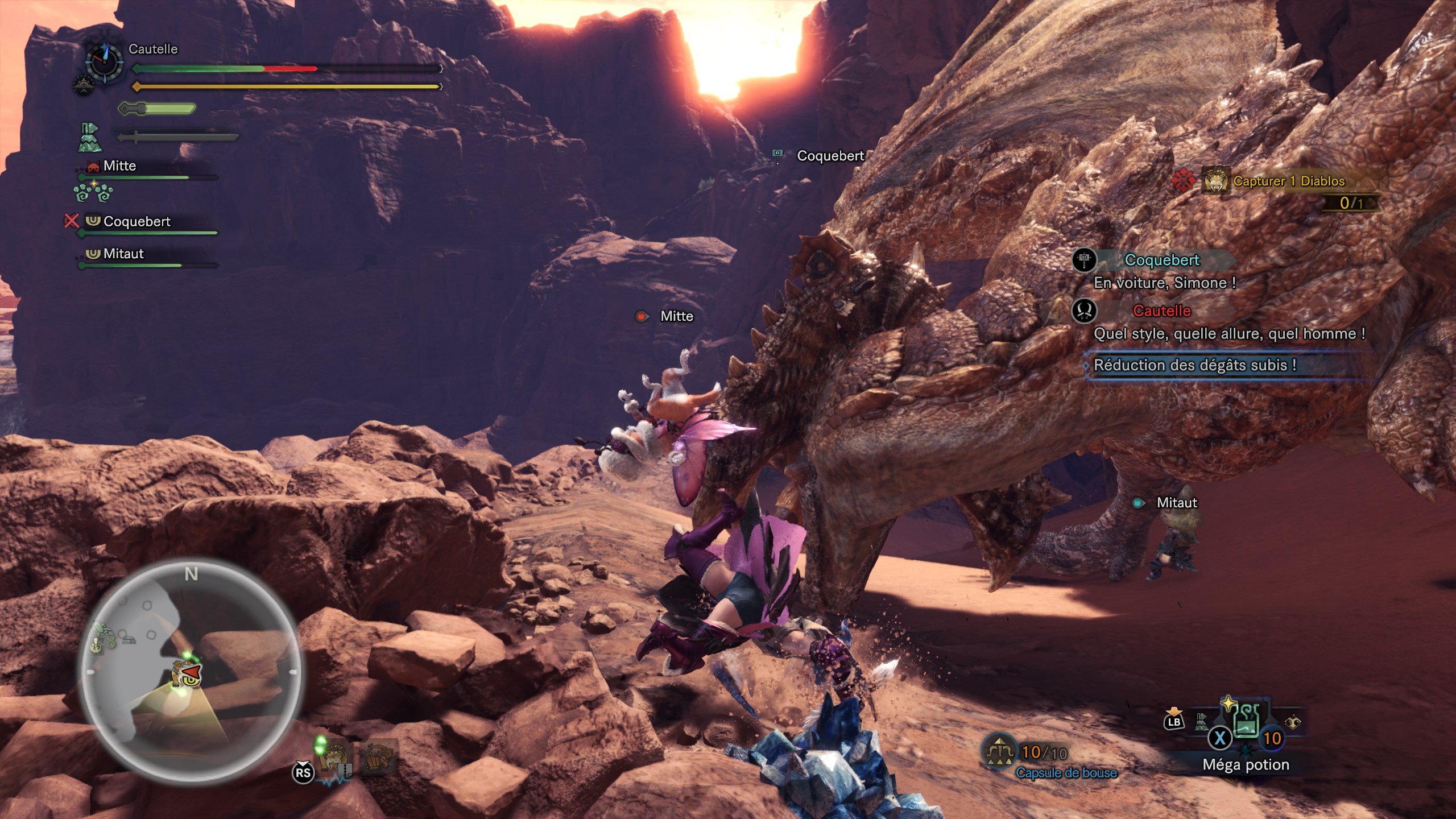Click the quest timer clock icon

point(104,61)
